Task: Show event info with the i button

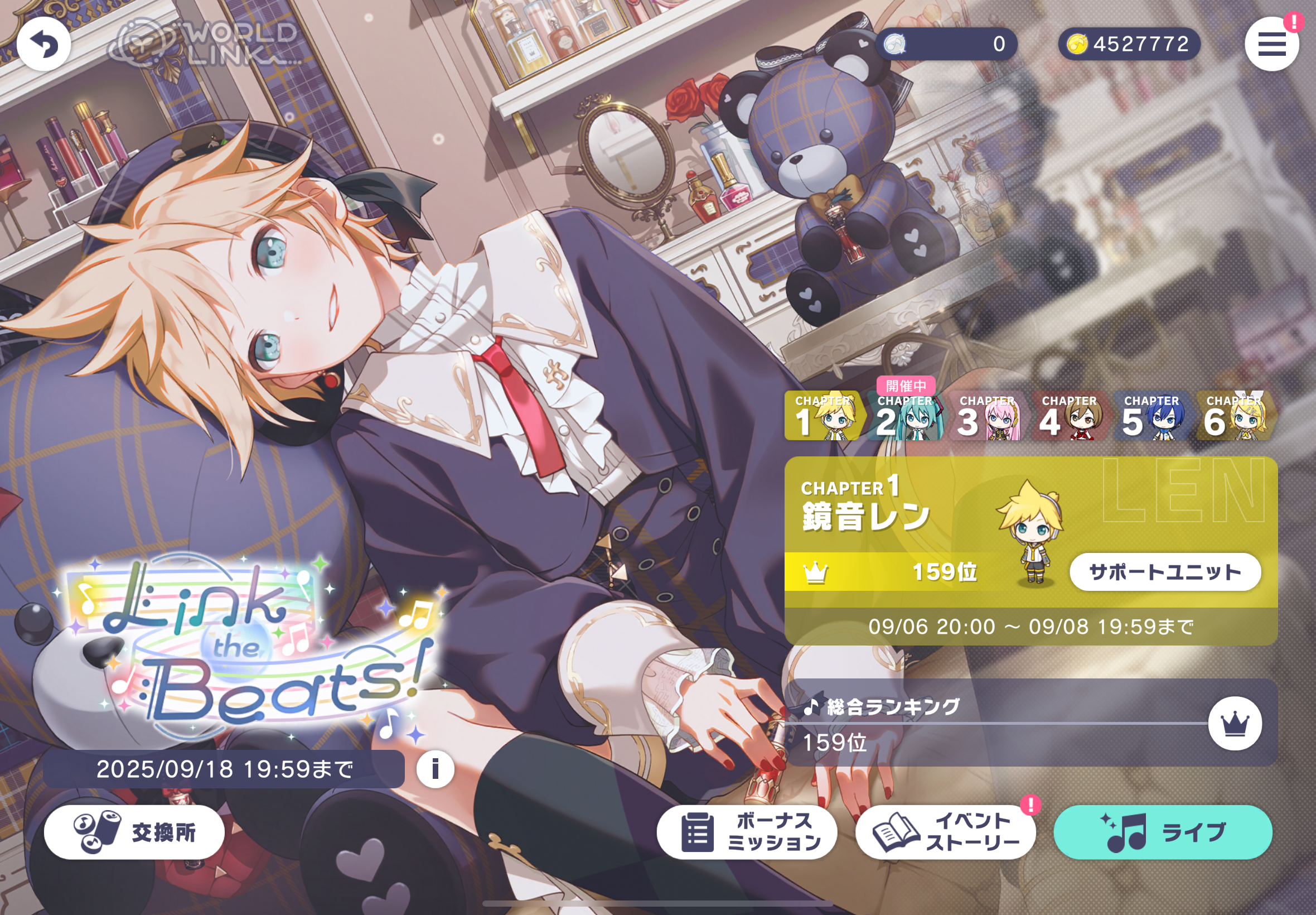Action: 436,769
